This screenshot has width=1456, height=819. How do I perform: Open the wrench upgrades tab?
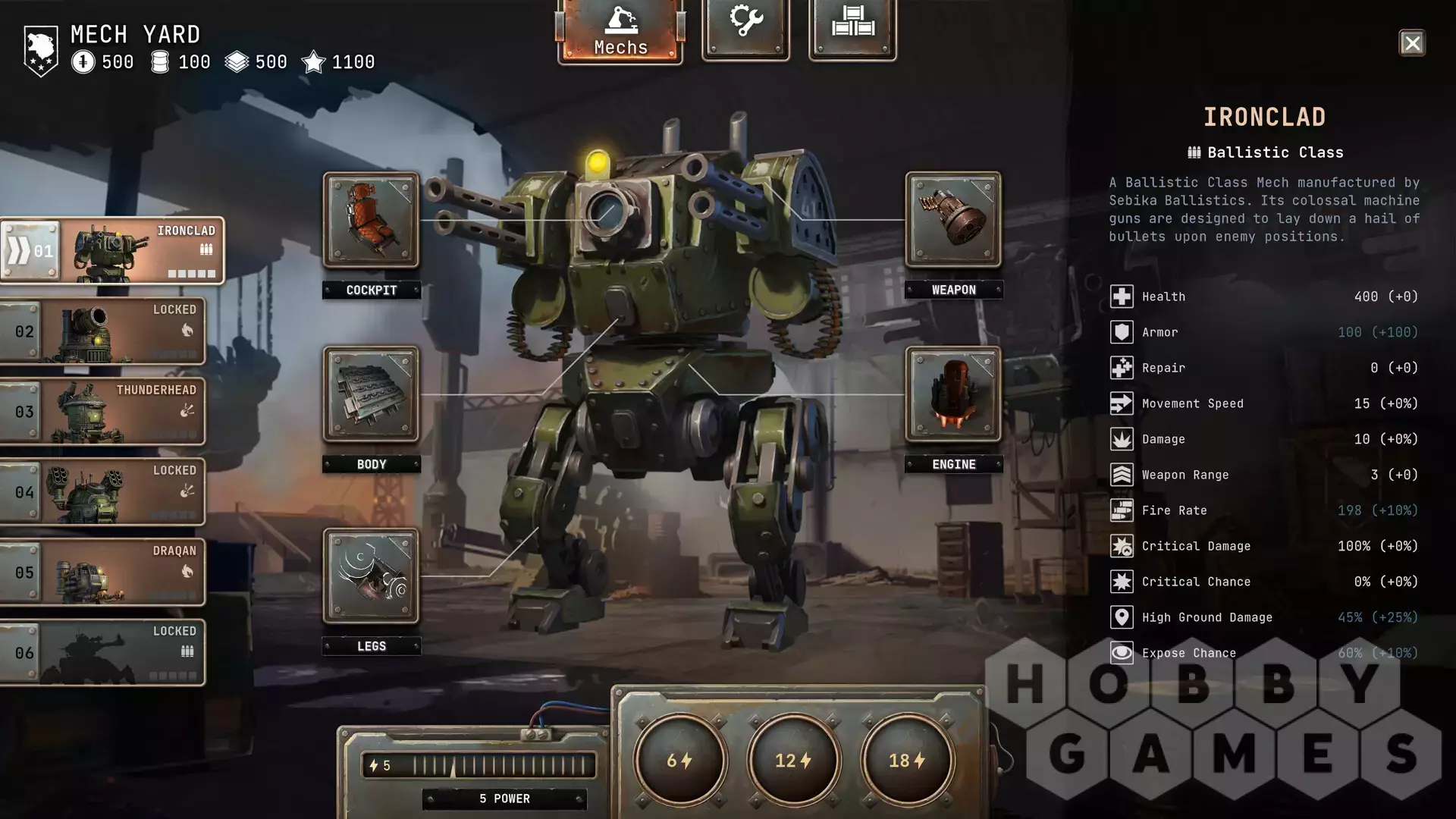(x=745, y=27)
